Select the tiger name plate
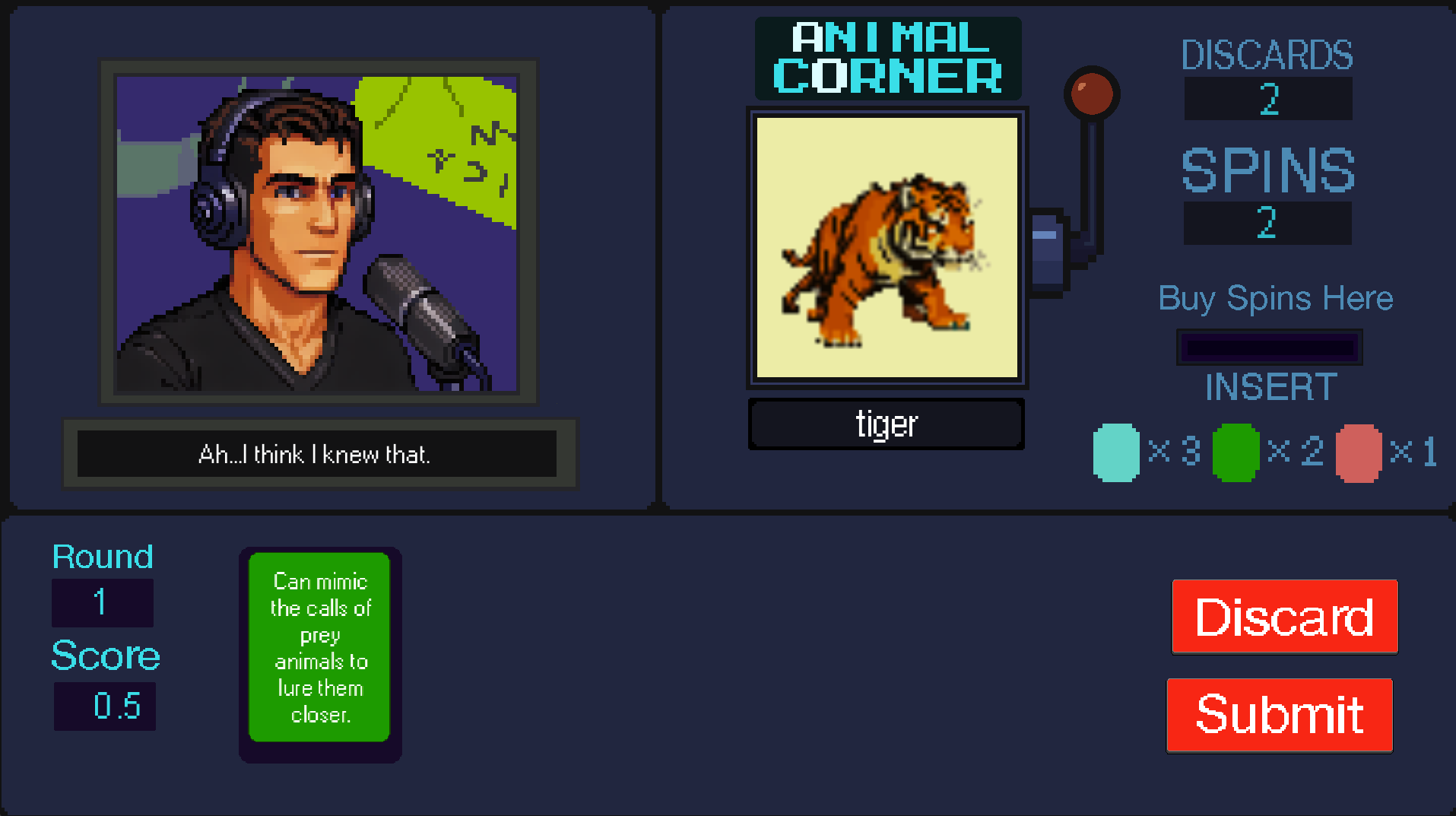Image resolution: width=1456 pixels, height=816 pixels. point(885,424)
